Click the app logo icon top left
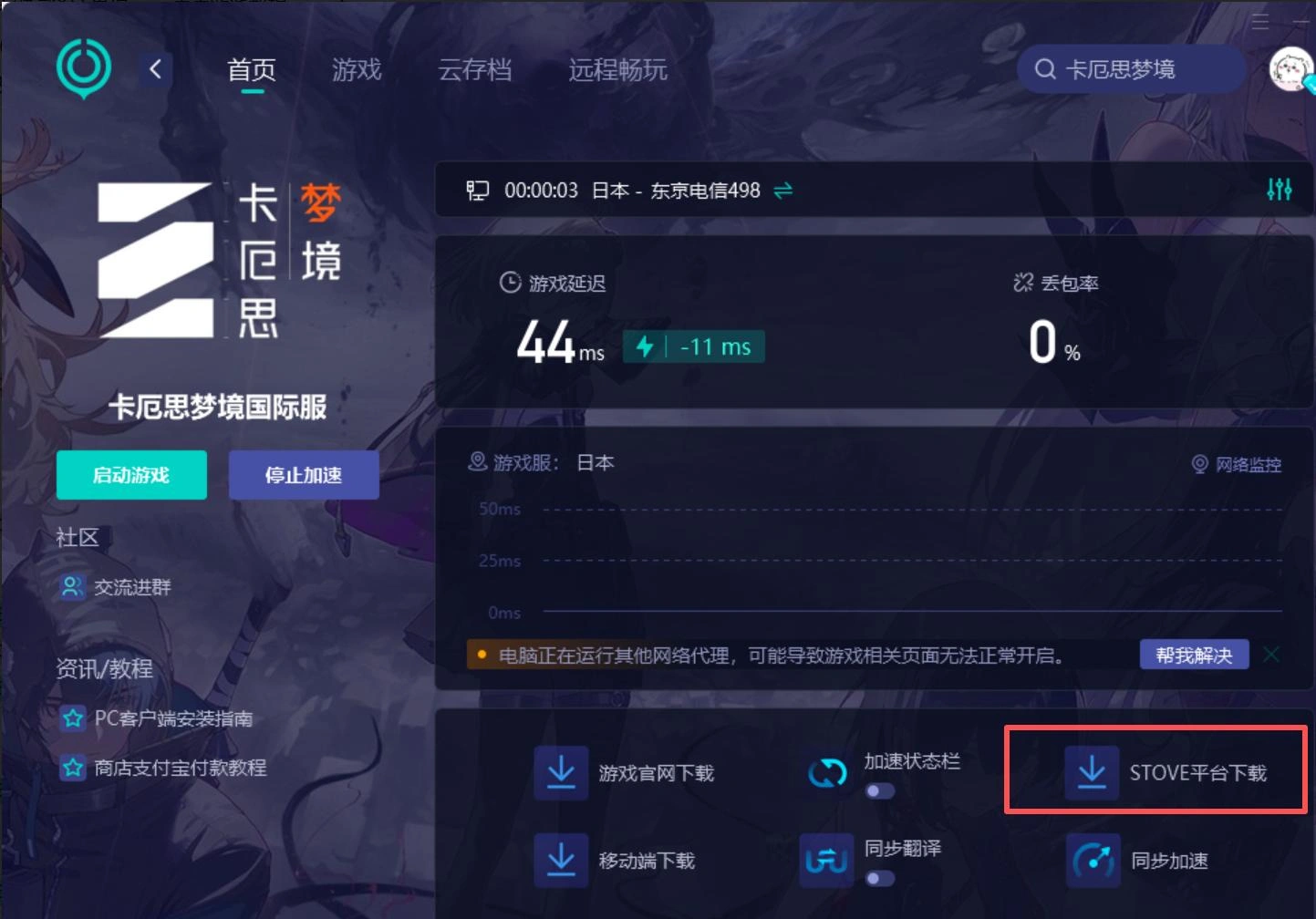The height and width of the screenshot is (919, 1316). [x=83, y=67]
